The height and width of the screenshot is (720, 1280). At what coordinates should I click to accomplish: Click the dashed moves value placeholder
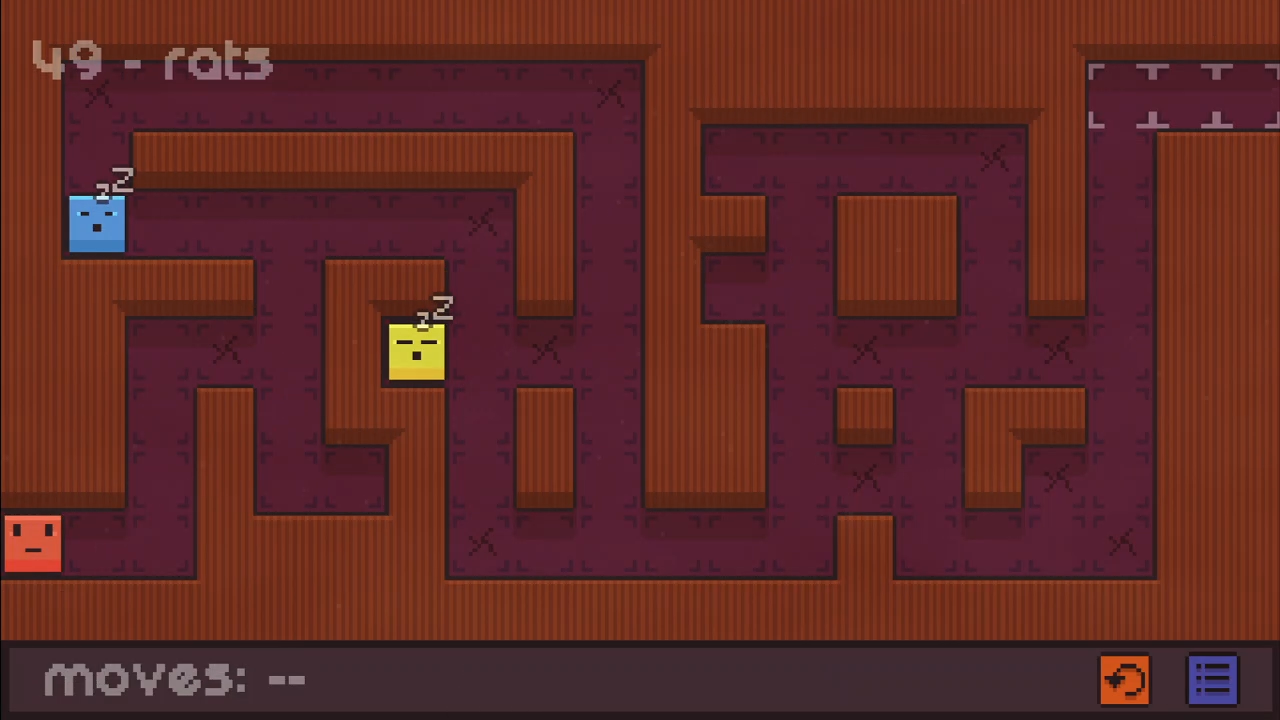pyautogui.click(x=288, y=678)
